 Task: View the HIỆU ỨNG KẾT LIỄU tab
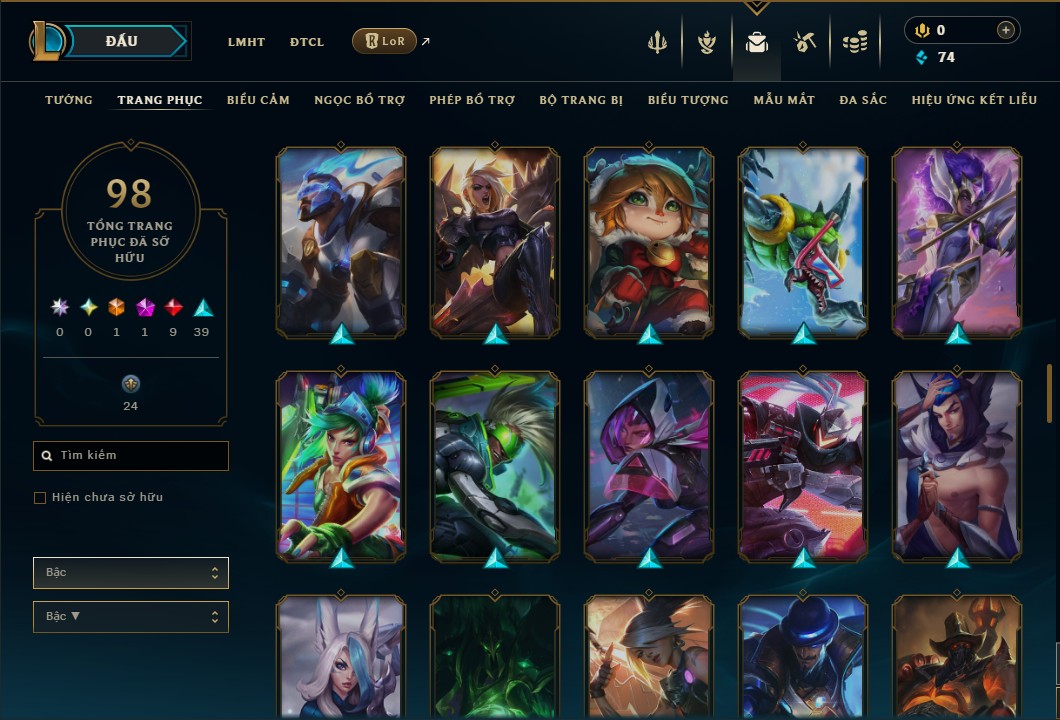pyautogui.click(x=974, y=100)
